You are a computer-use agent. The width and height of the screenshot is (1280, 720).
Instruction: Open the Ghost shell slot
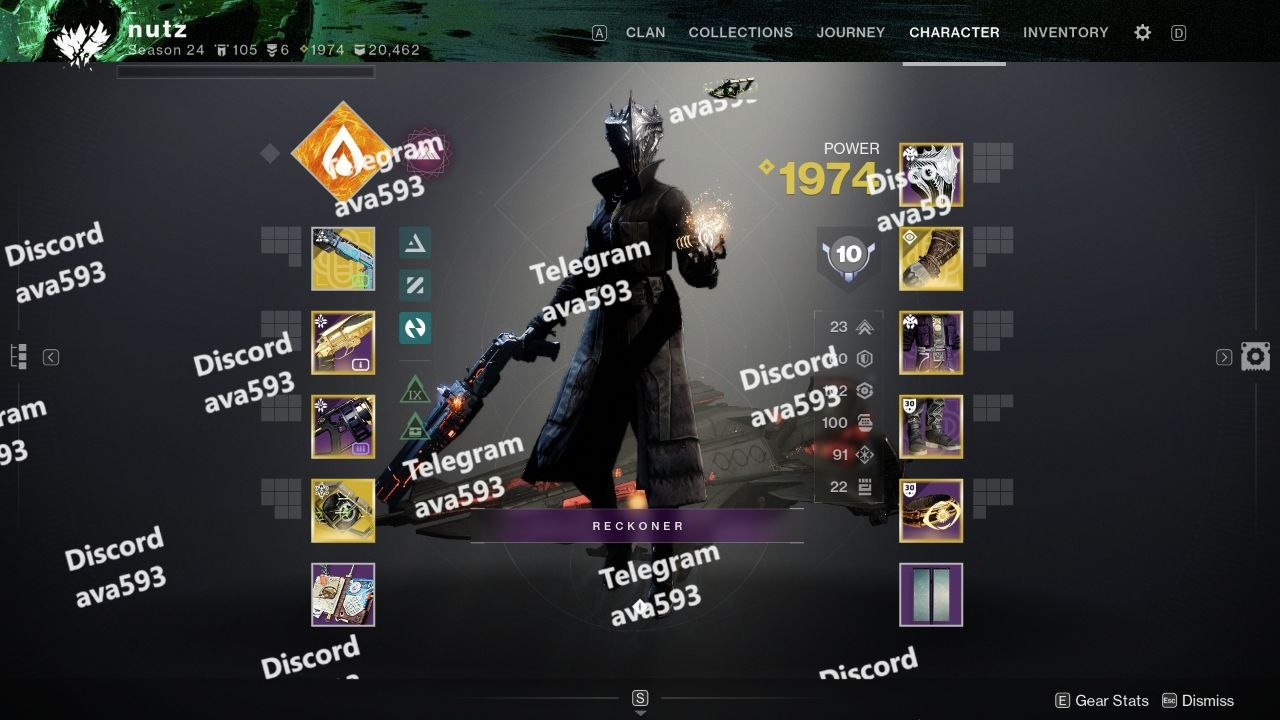(x=343, y=511)
